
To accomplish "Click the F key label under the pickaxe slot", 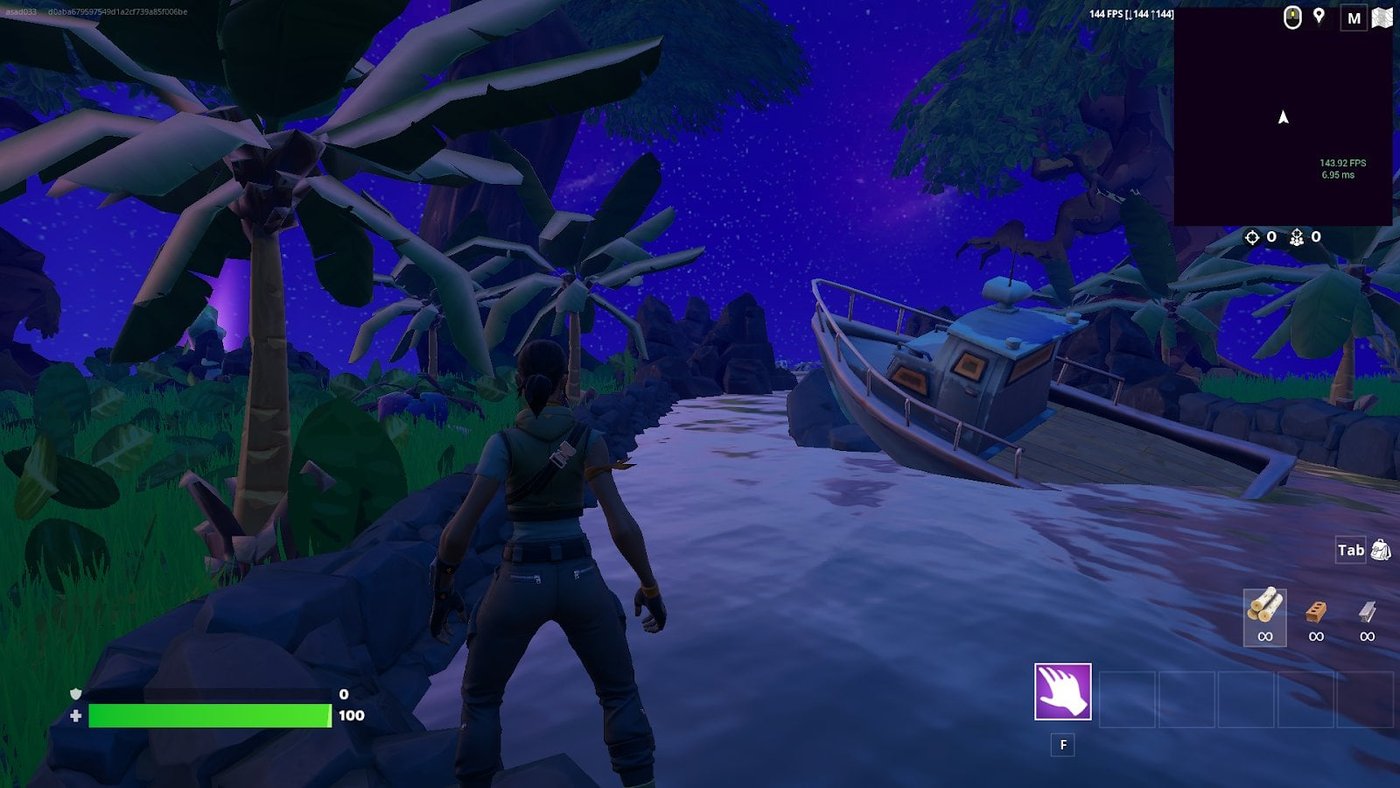I will [x=1063, y=745].
